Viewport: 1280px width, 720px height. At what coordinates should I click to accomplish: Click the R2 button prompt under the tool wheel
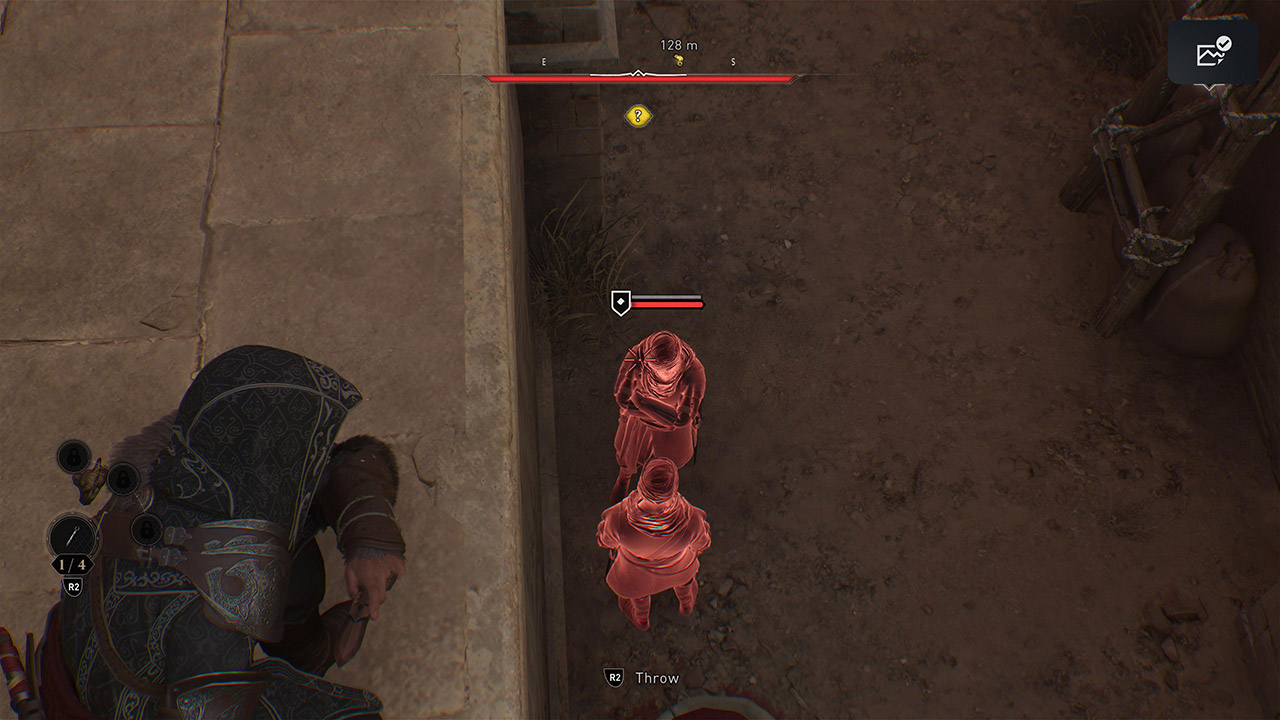click(73, 584)
